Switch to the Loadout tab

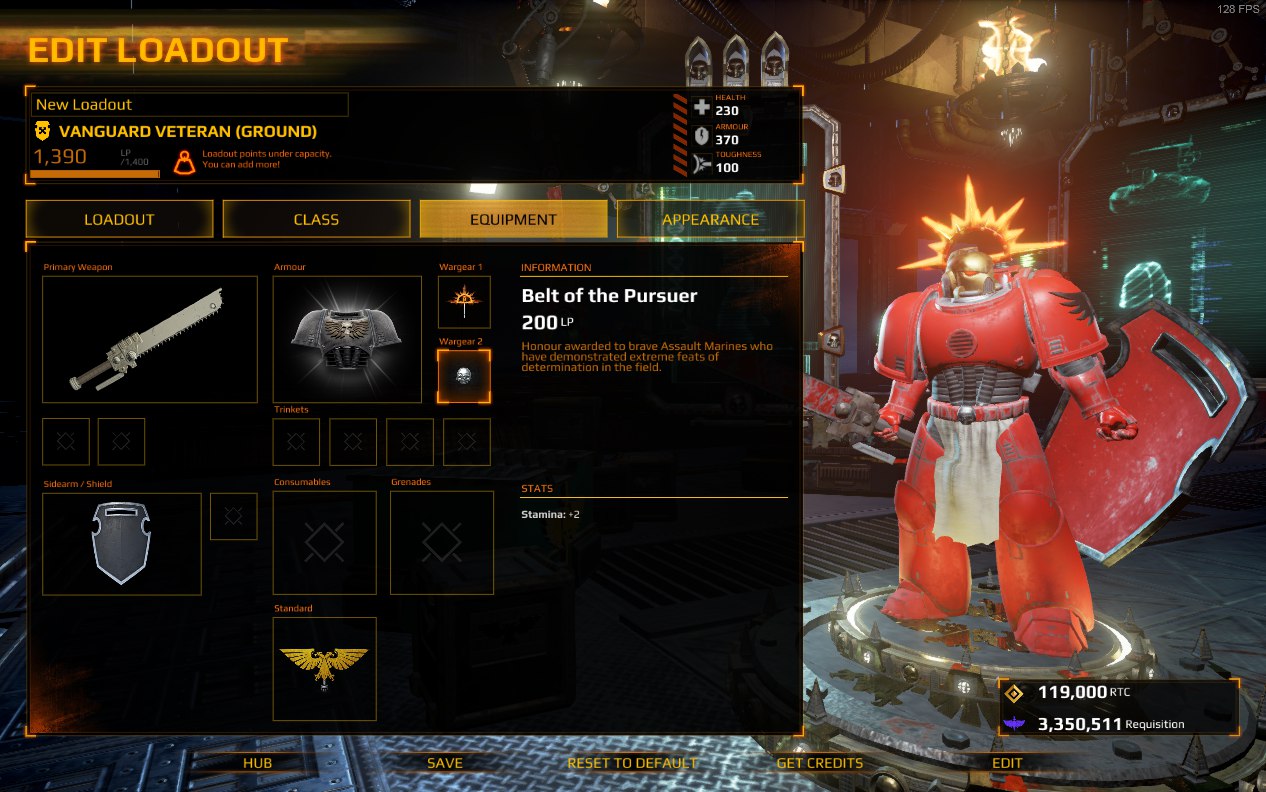tap(119, 219)
